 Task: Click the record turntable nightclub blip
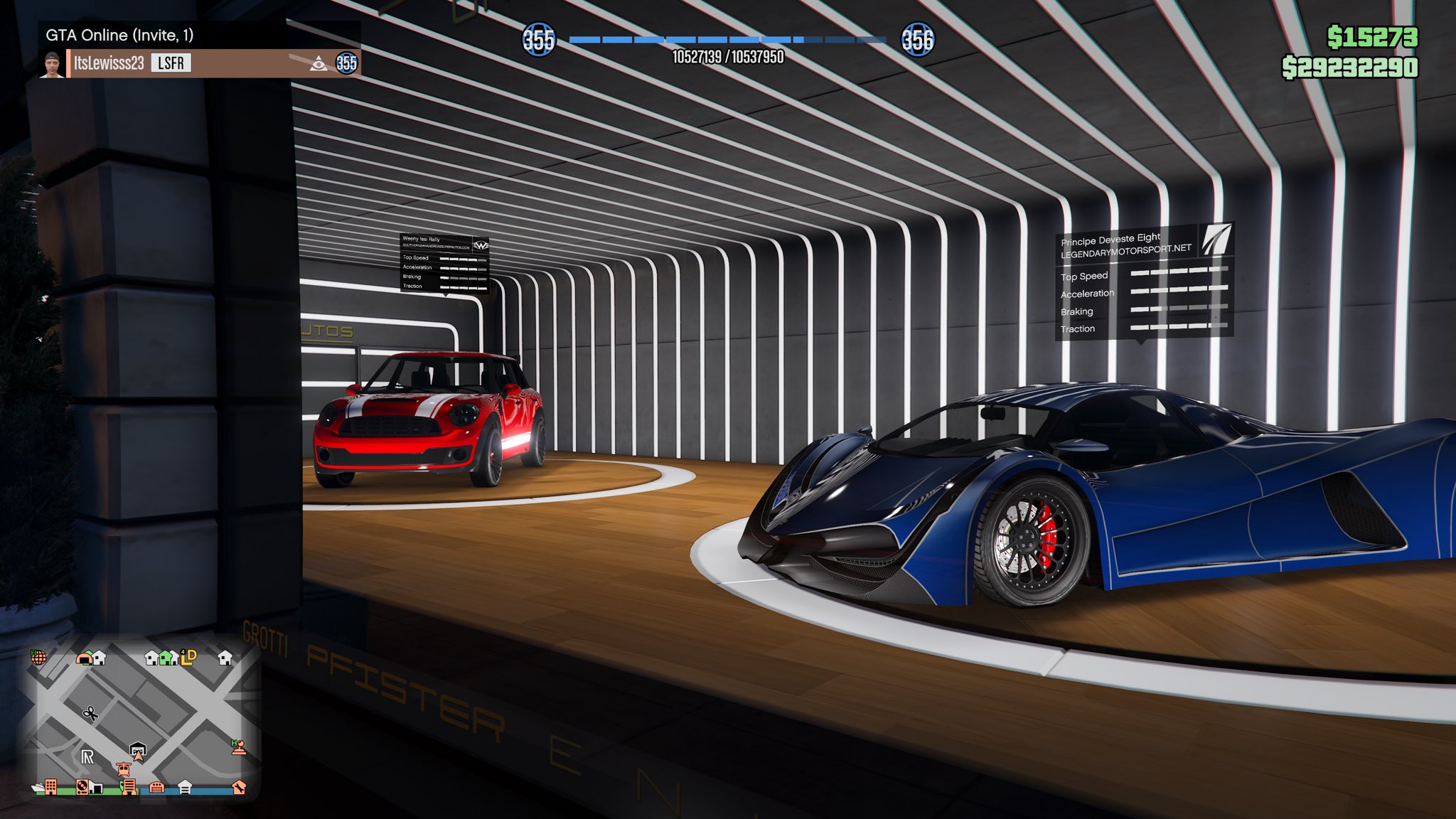coord(82,787)
